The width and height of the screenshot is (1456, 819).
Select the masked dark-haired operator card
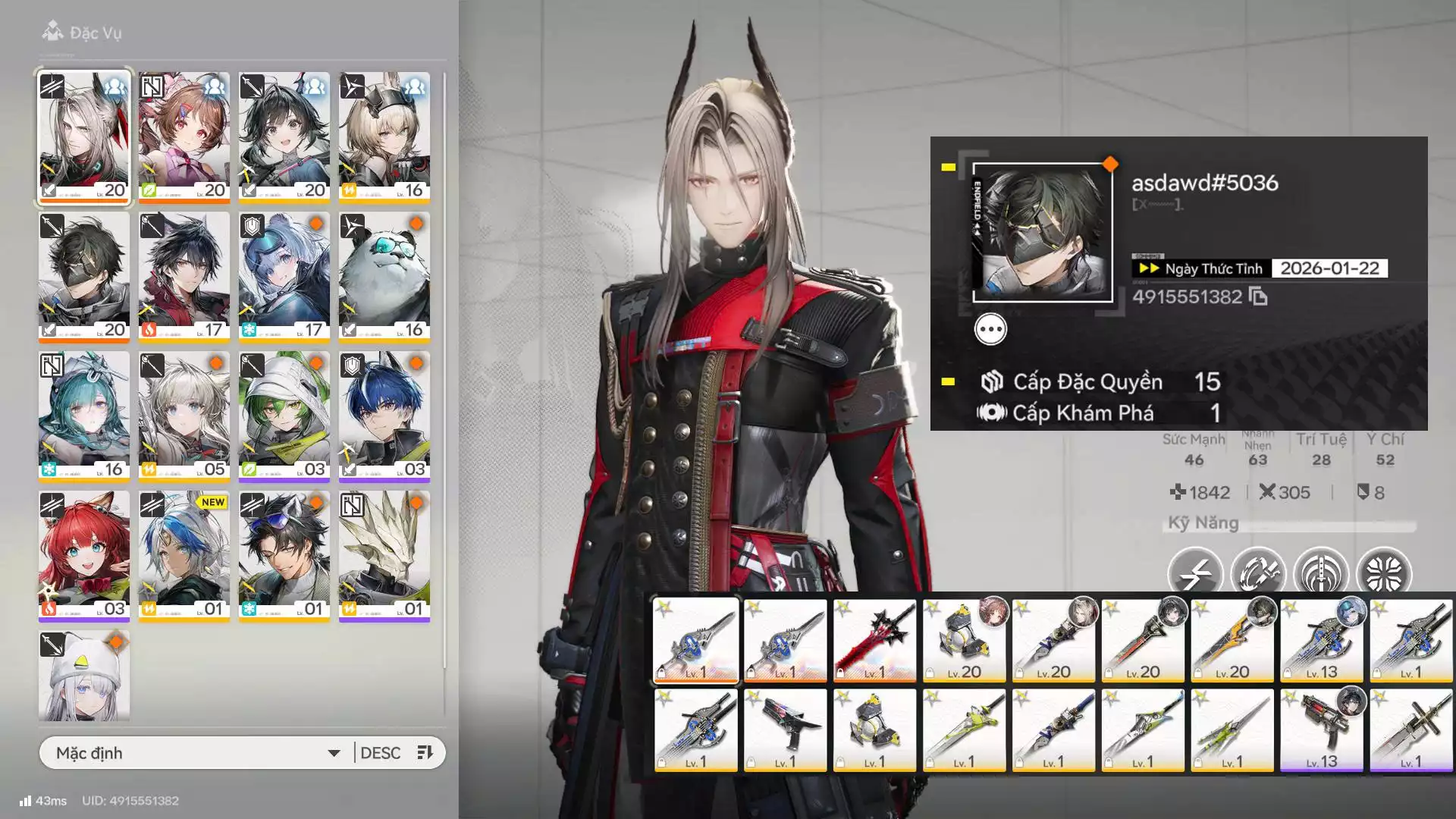click(x=84, y=276)
